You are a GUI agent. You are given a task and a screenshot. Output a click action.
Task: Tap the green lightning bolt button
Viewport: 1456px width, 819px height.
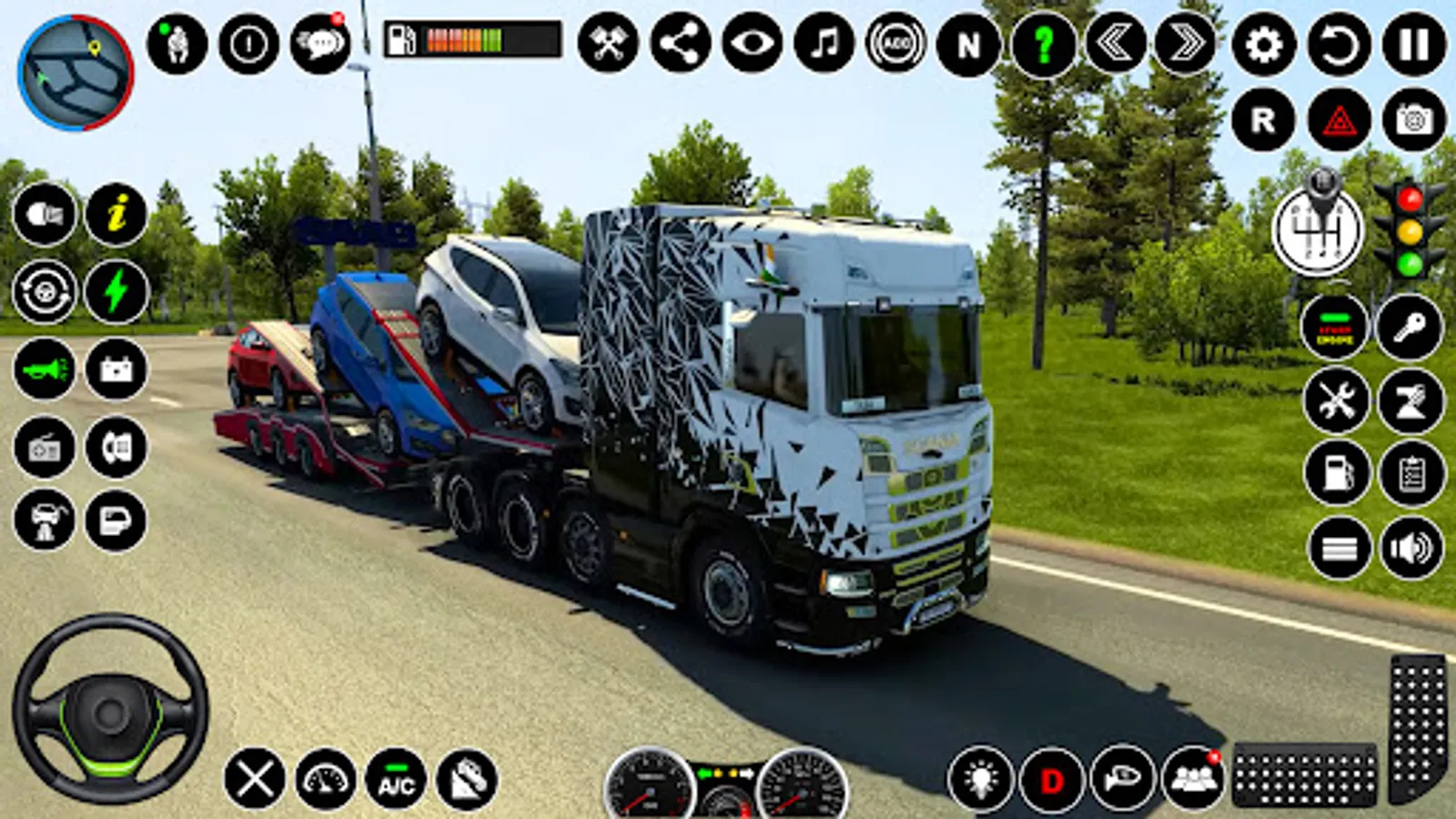coord(116,292)
